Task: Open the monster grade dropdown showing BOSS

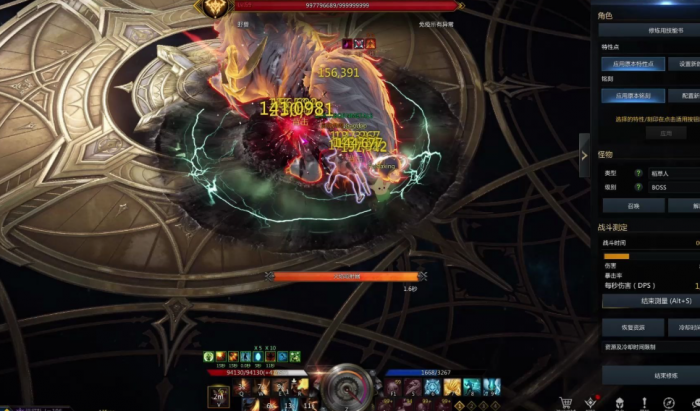Action: coord(672,187)
